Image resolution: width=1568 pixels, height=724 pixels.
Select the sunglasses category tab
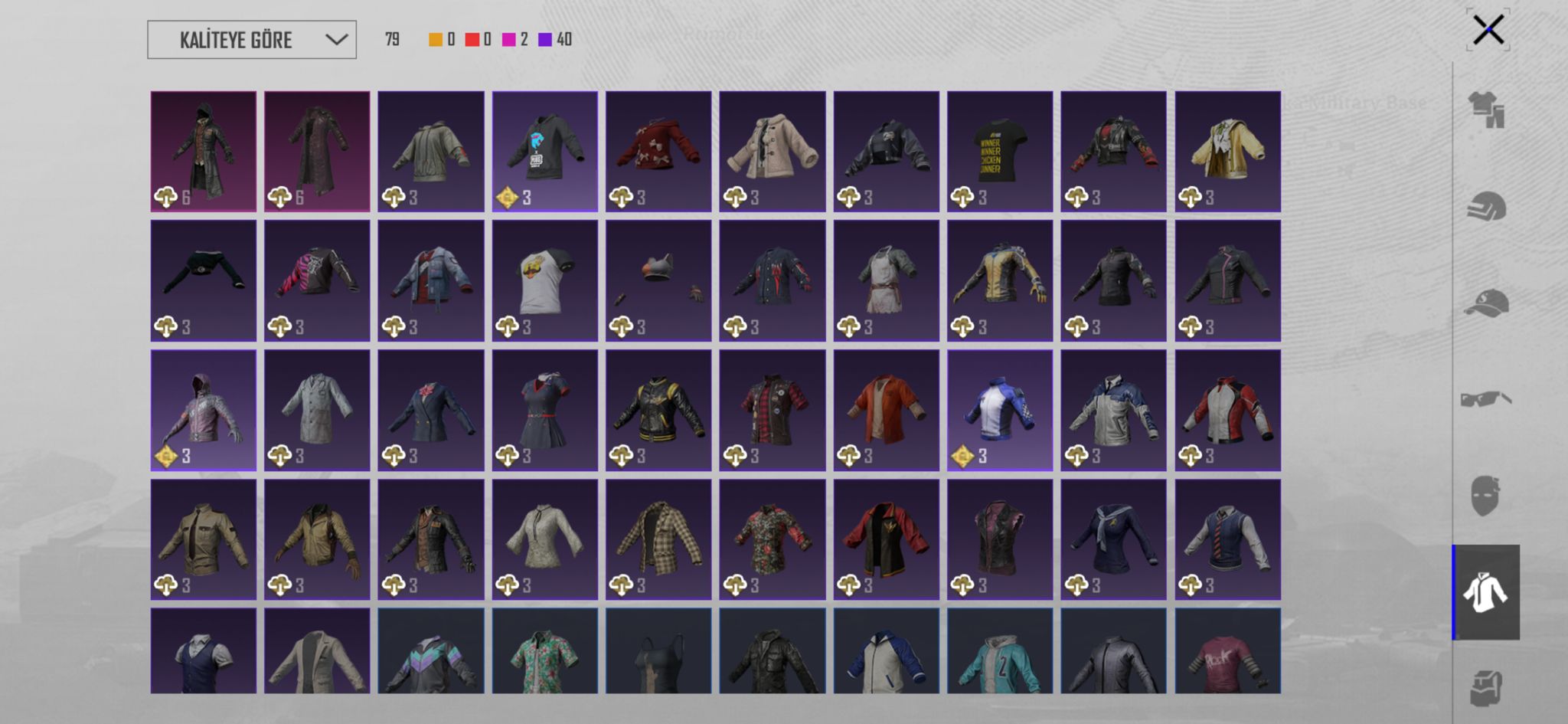coord(1486,399)
